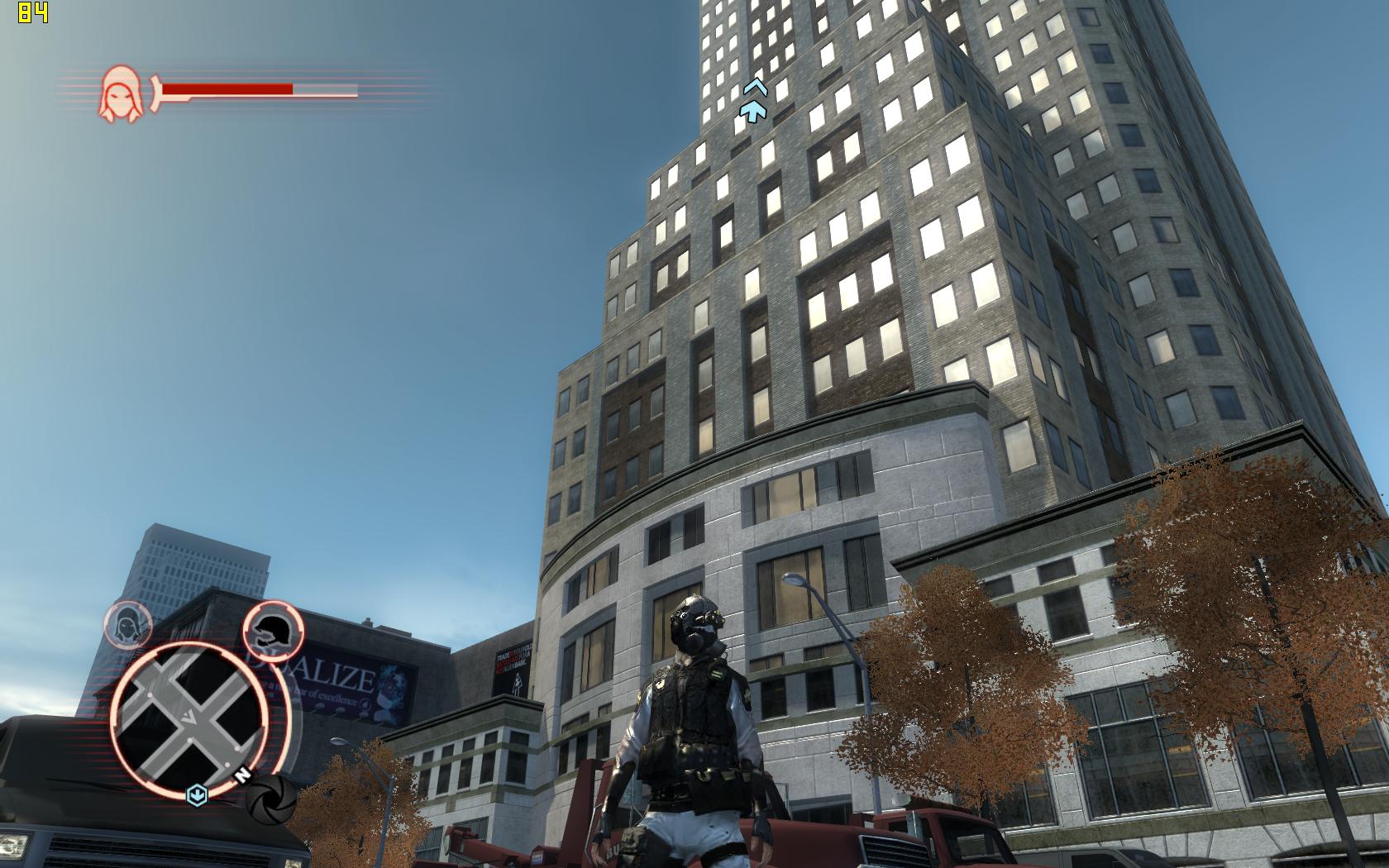Click the hooded portrait beside the health bar
The image size is (1389, 868).
[119, 91]
